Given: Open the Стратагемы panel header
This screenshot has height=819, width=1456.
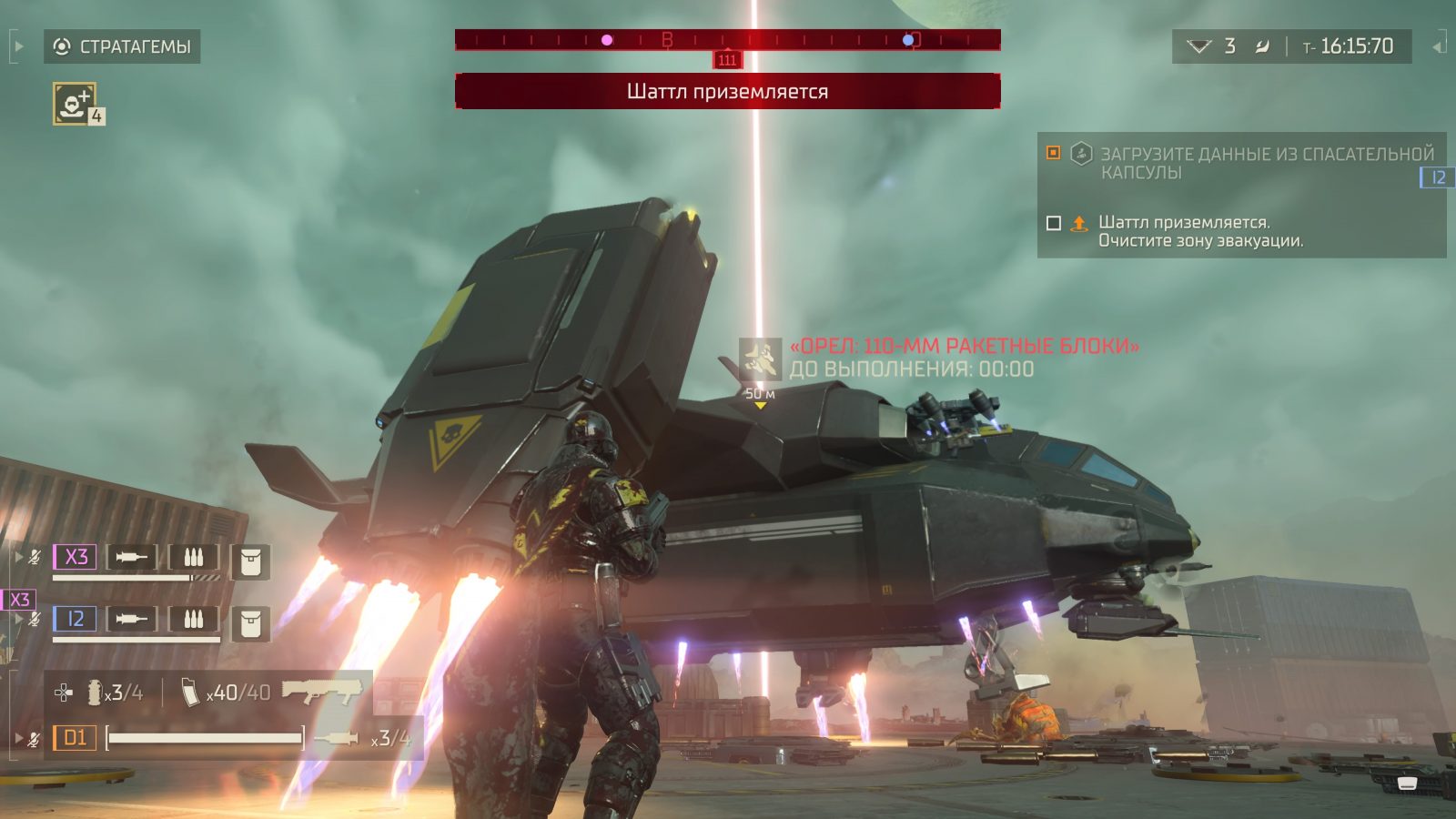Looking at the screenshot, I should (122, 46).
